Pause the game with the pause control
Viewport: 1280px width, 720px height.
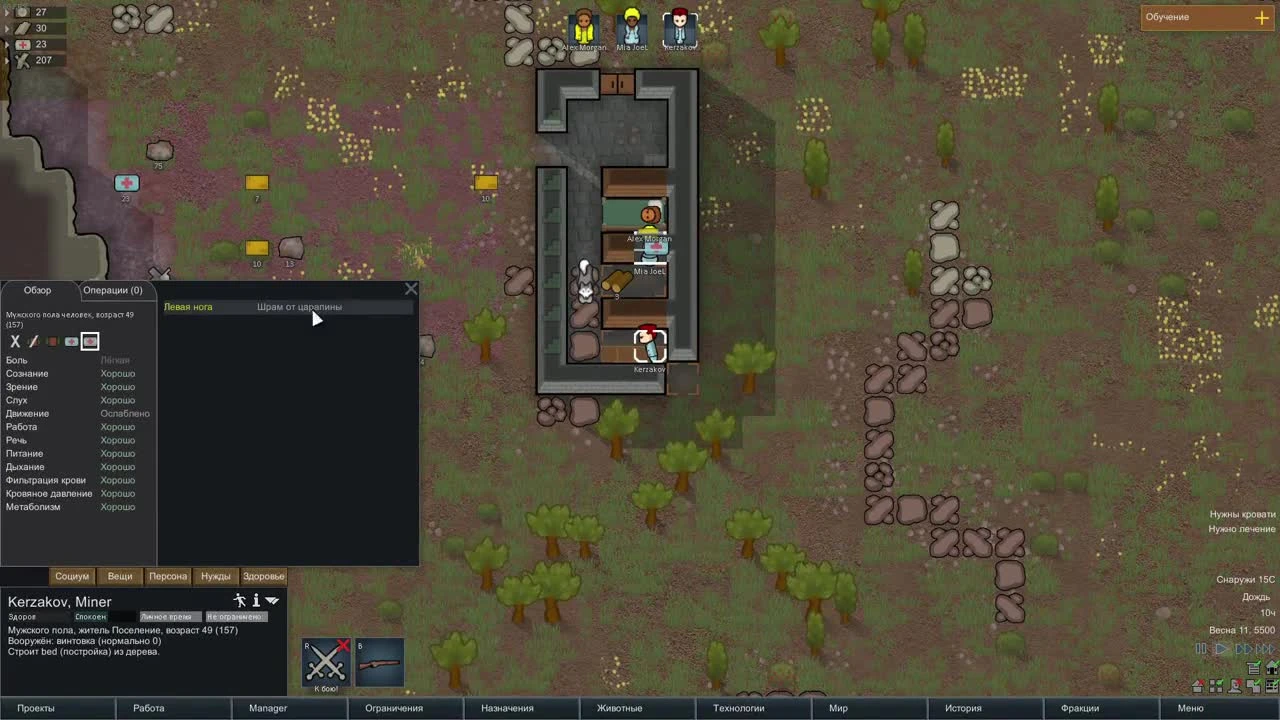click(1200, 650)
